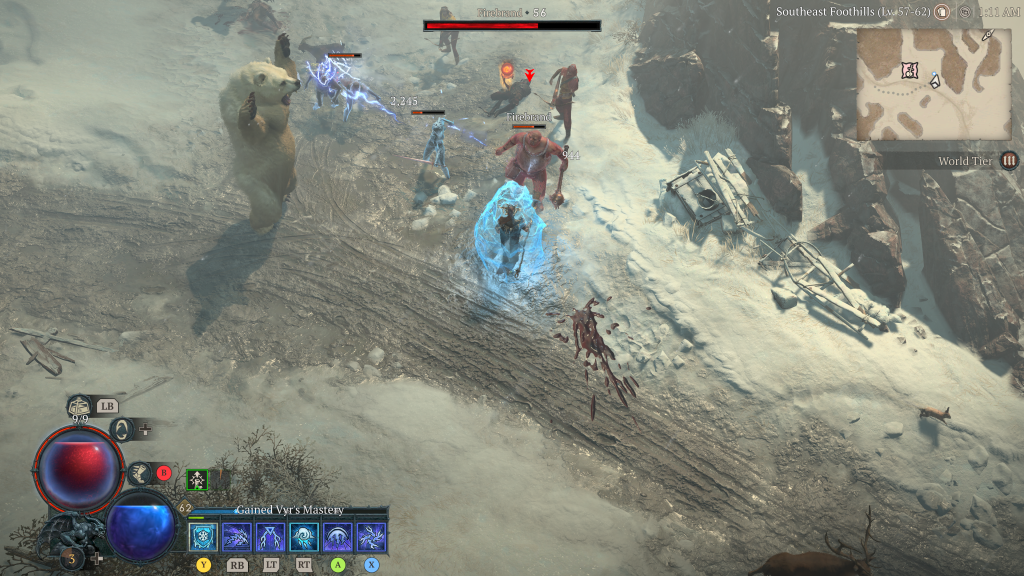The height and width of the screenshot is (576, 1024).
Task: Click the World Tier III emblem
Action: click(x=1009, y=160)
